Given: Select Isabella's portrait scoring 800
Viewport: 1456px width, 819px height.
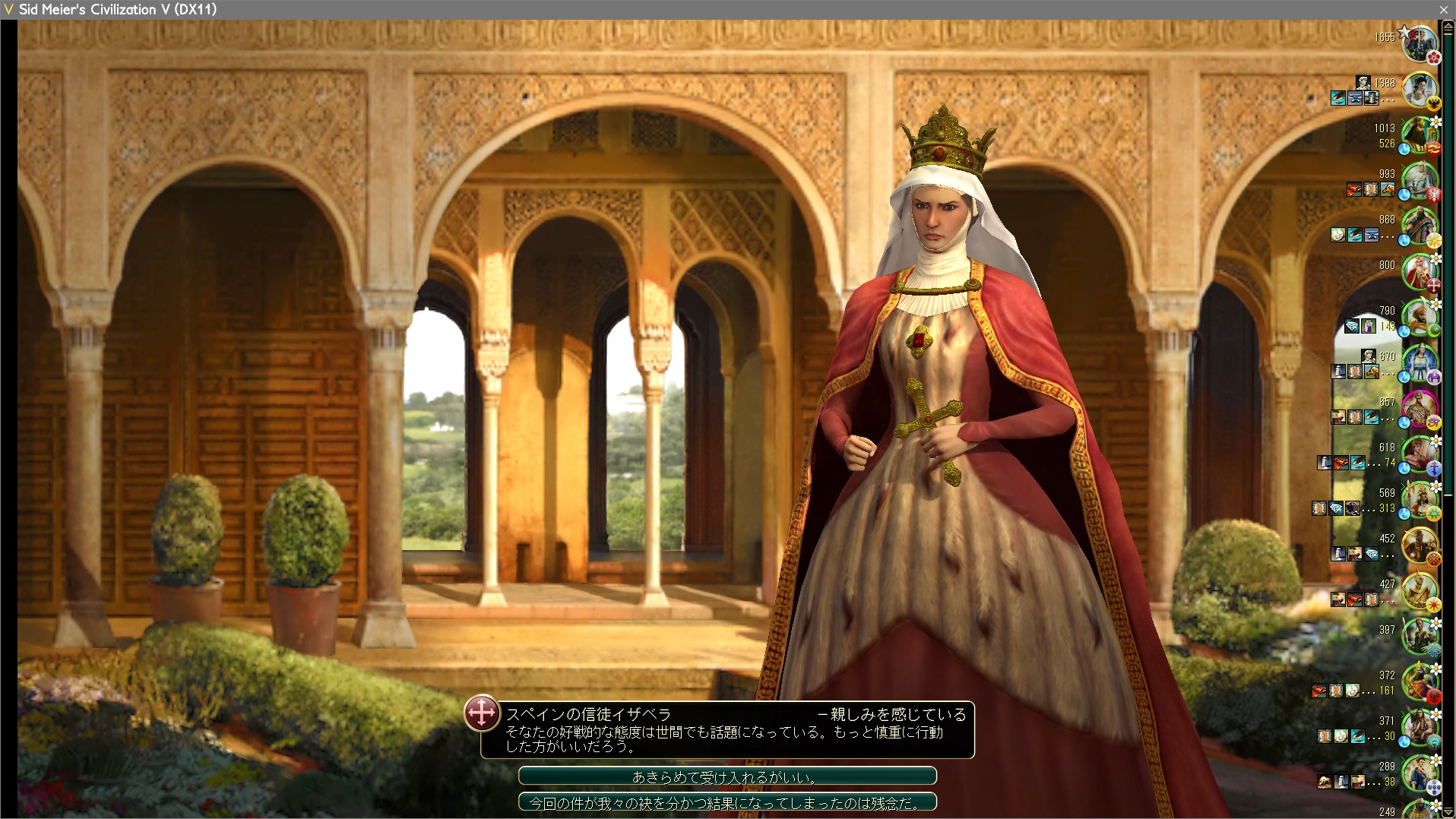Looking at the screenshot, I should coord(1419,272).
